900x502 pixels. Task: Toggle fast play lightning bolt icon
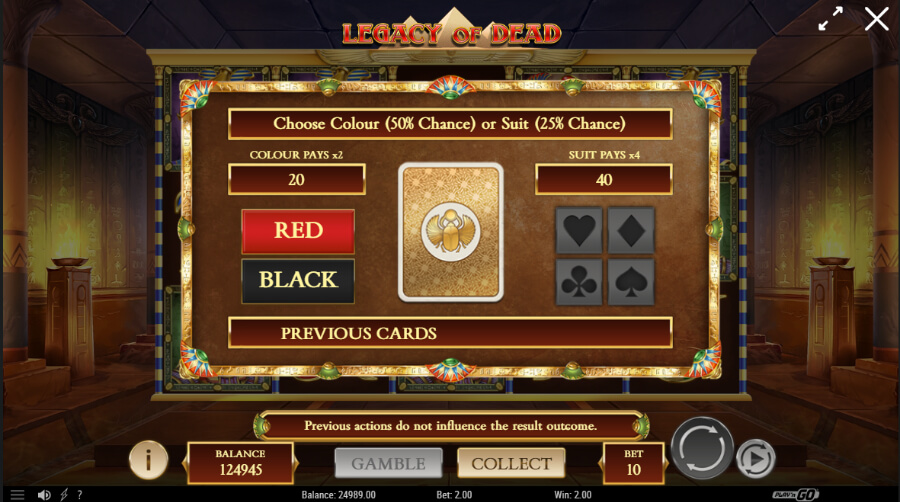pos(64,495)
